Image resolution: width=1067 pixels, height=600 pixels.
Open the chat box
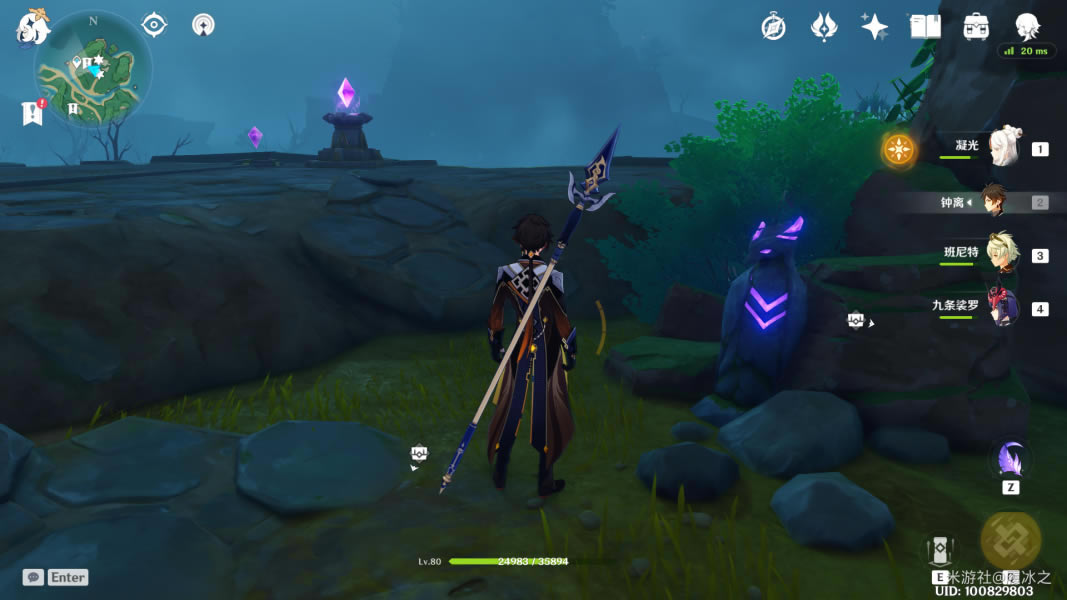pos(55,577)
